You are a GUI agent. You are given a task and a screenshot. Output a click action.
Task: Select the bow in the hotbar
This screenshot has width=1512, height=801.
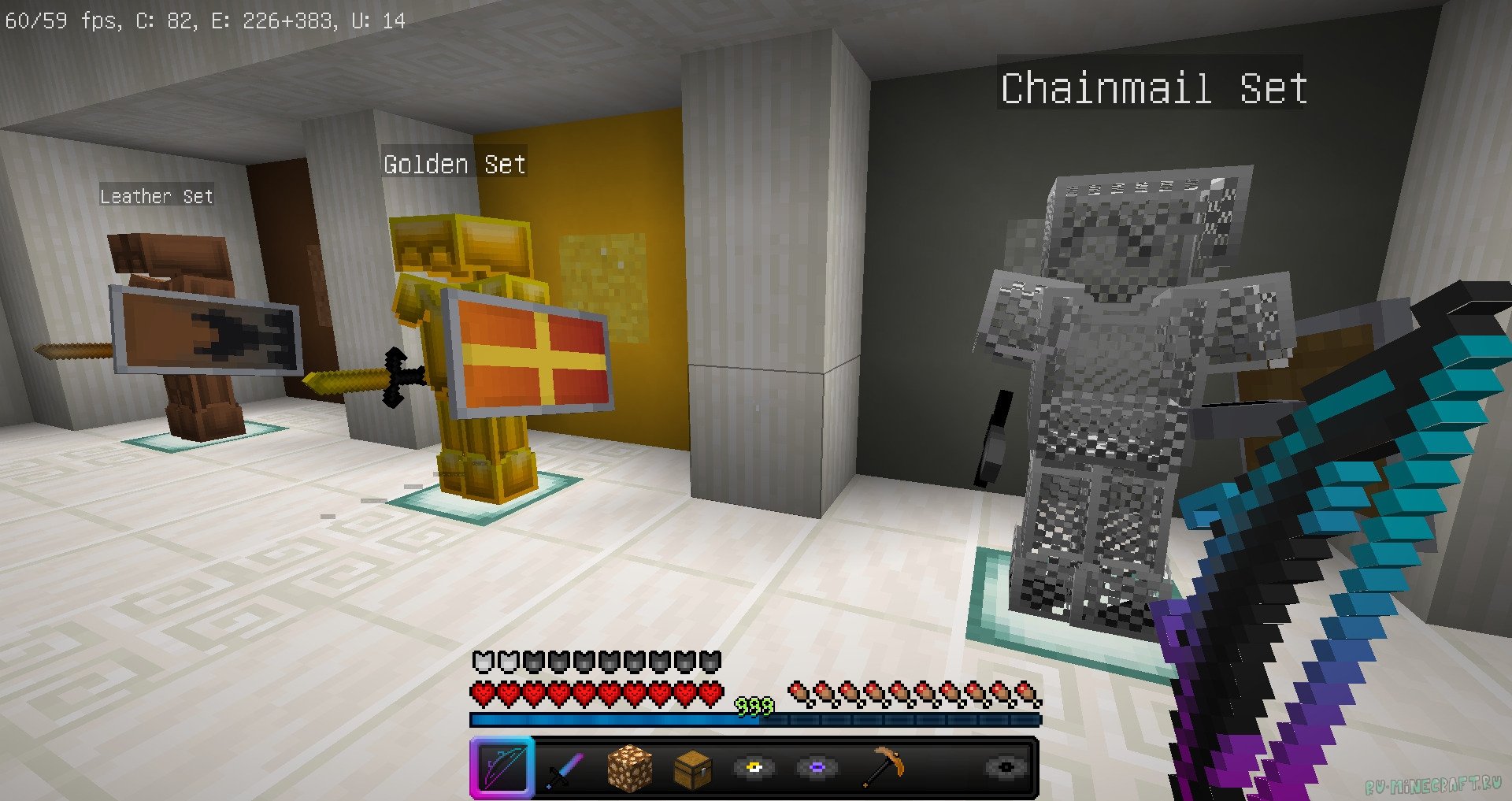tap(502, 766)
